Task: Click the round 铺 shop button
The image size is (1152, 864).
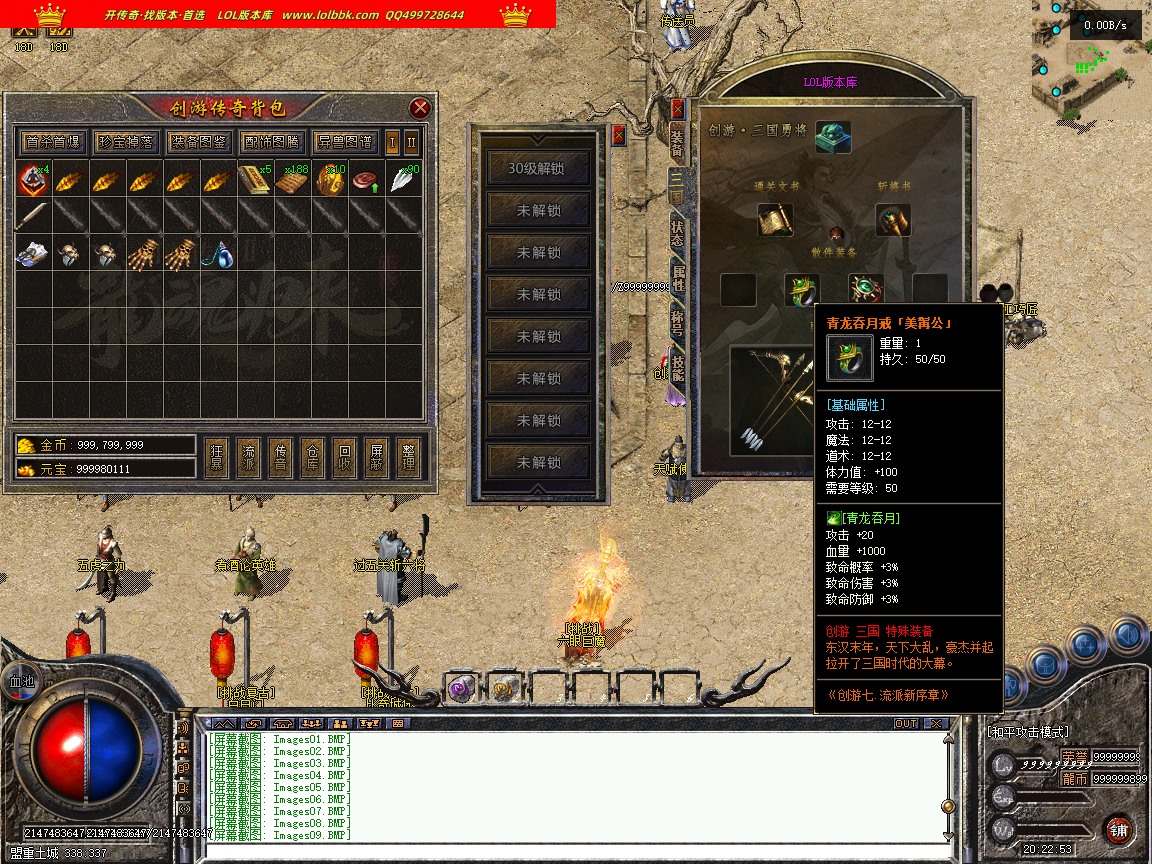Action: pyautogui.click(x=1118, y=829)
